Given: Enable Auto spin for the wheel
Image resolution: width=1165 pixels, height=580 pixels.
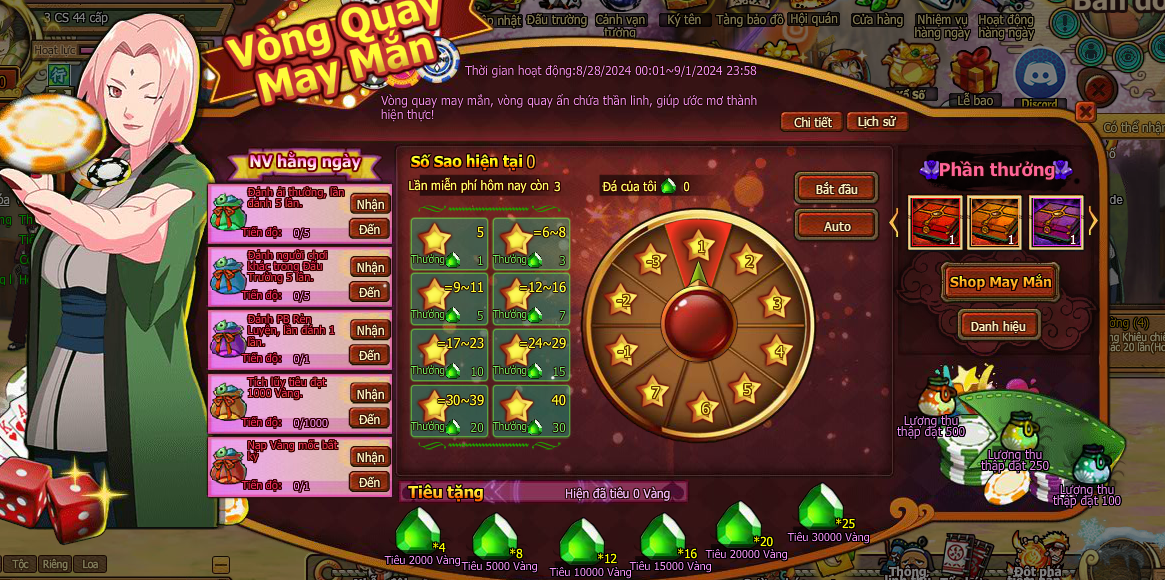Looking at the screenshot, I should click(836, 226).
